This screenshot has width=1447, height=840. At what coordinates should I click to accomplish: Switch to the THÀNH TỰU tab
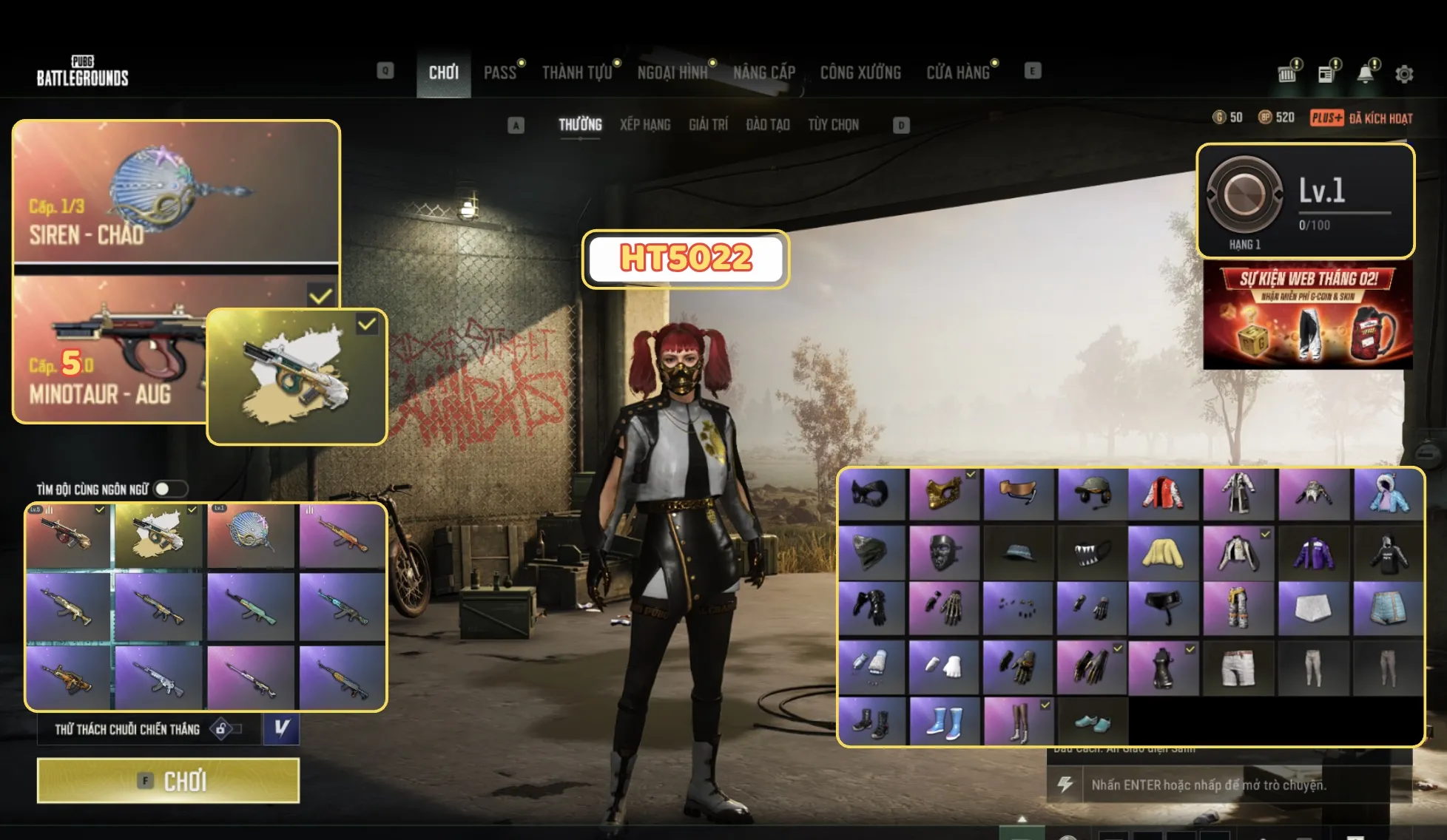[577, 72]
